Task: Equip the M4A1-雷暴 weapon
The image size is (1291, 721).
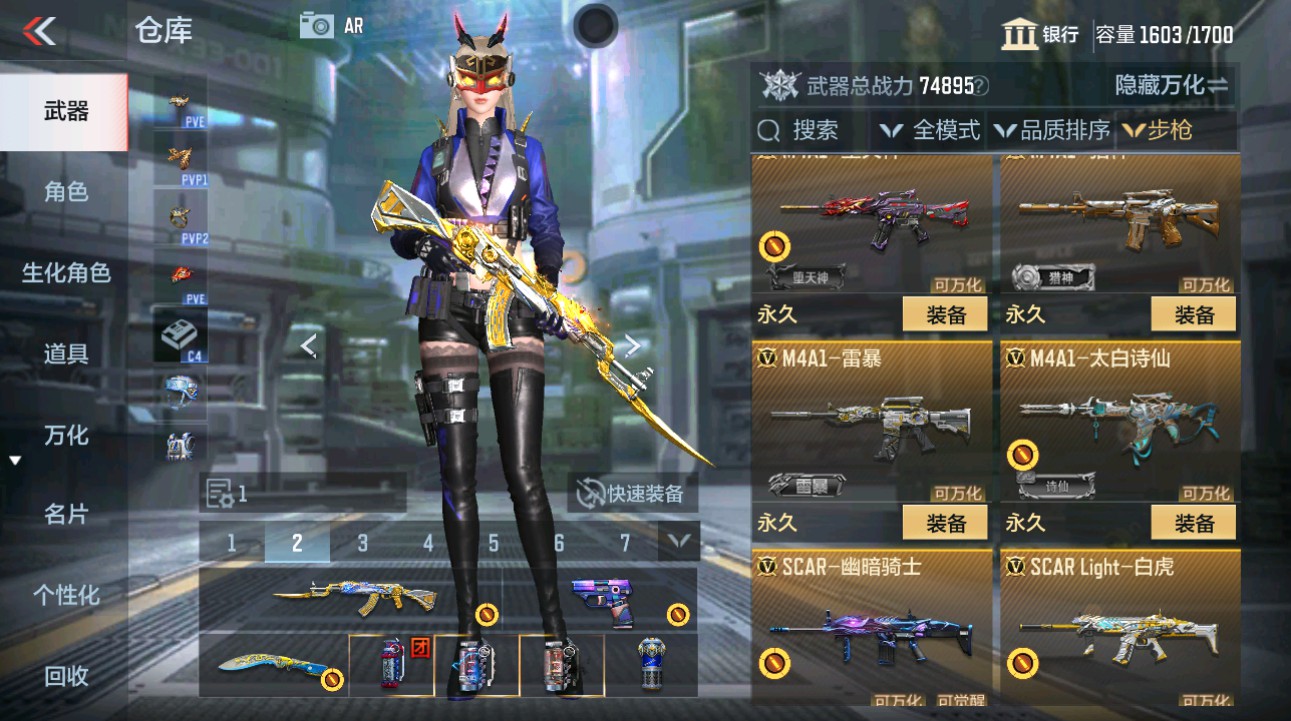Action: [x=944, y=522]
